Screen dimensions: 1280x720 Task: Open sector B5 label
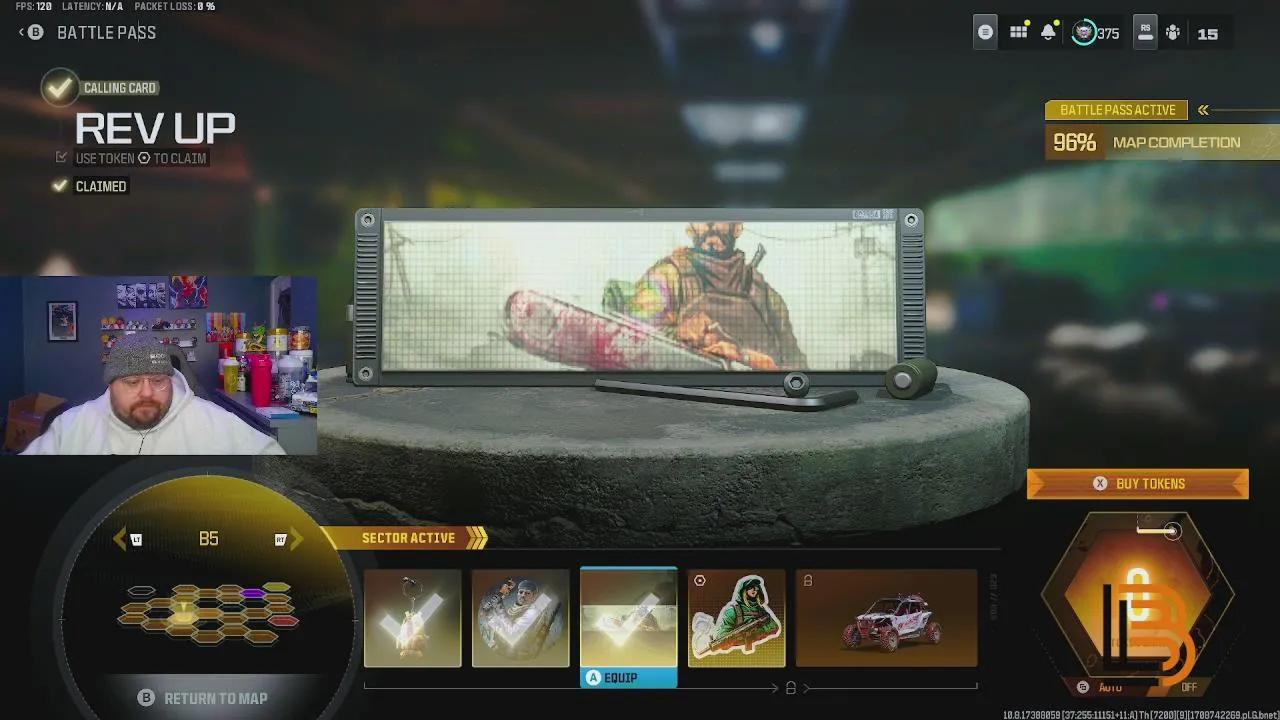[209, 538]
